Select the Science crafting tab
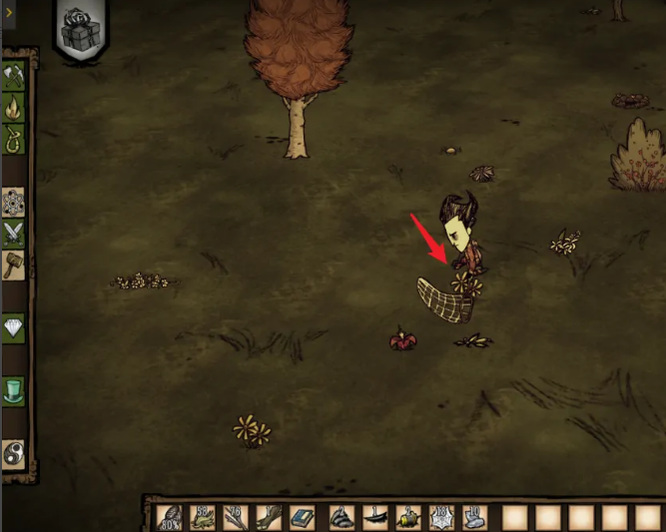The height and width of the screenshot is (532, 666). (x=14, y=202)
